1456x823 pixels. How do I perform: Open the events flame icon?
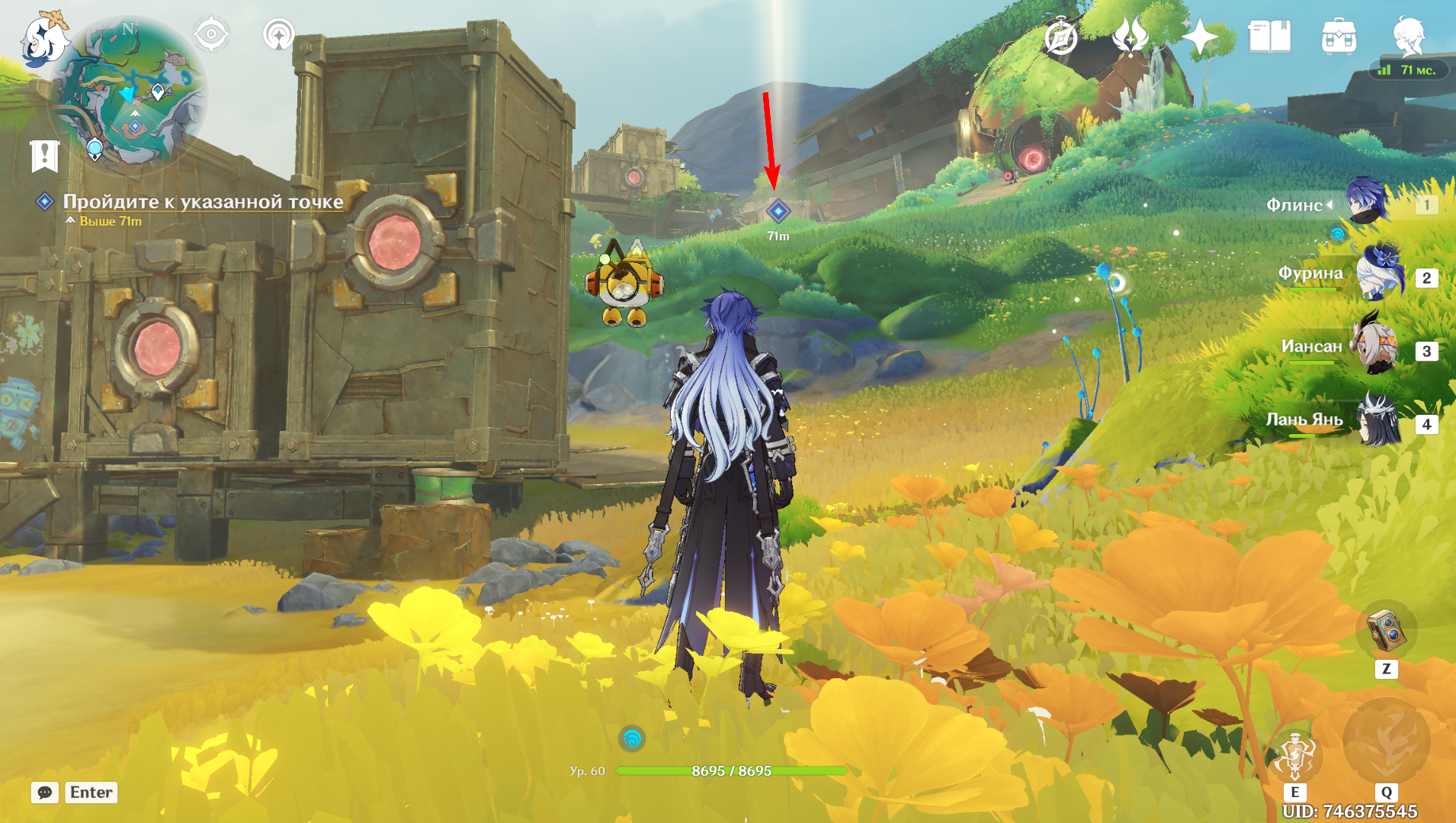click(x=1130, y=37)
